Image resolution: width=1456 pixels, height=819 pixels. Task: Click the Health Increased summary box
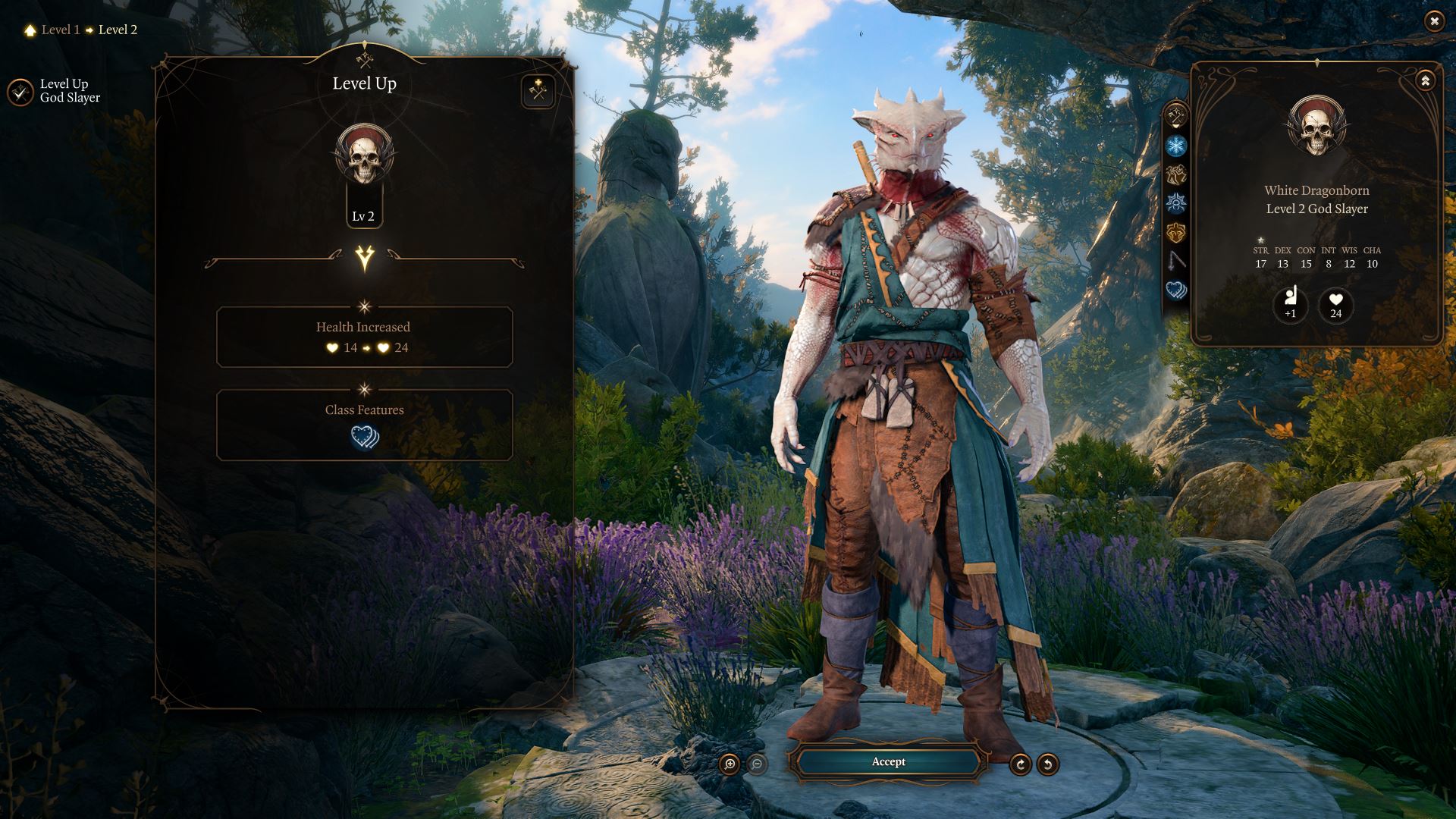click(x=364, y=337)
